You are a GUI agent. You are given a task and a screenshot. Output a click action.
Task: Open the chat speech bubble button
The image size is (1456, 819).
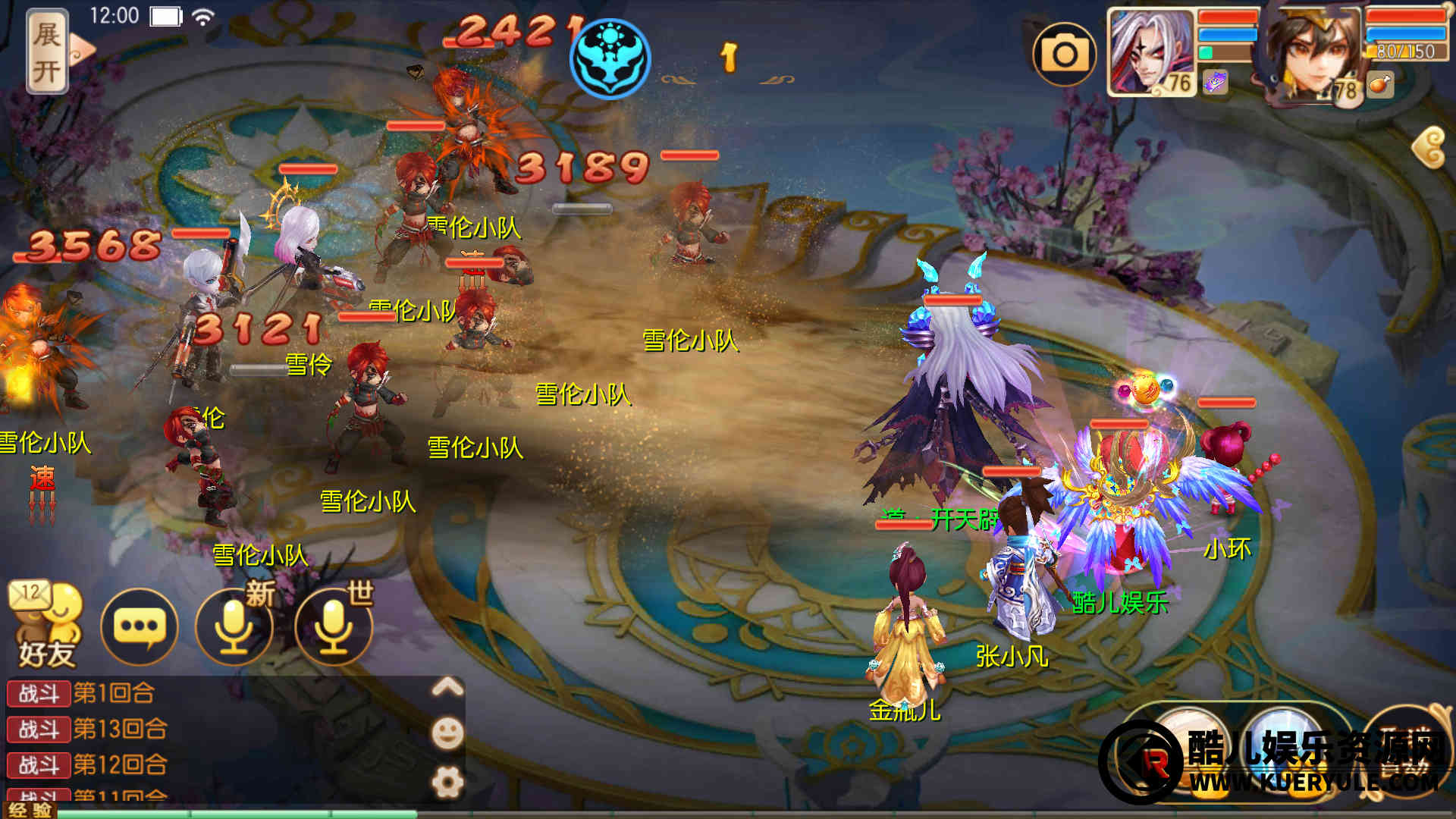coord(139,626)
